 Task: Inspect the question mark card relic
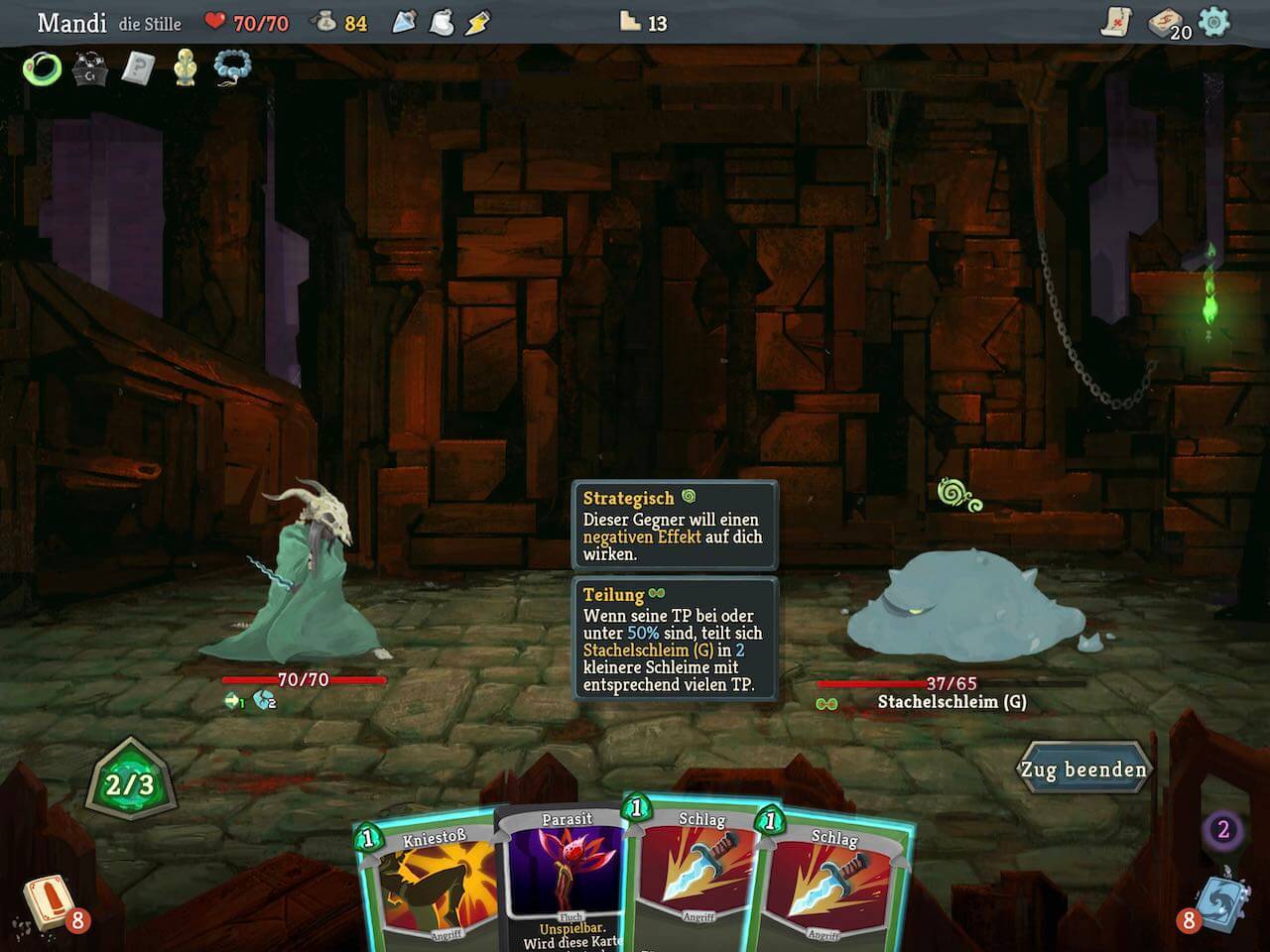tap(137, 68)
